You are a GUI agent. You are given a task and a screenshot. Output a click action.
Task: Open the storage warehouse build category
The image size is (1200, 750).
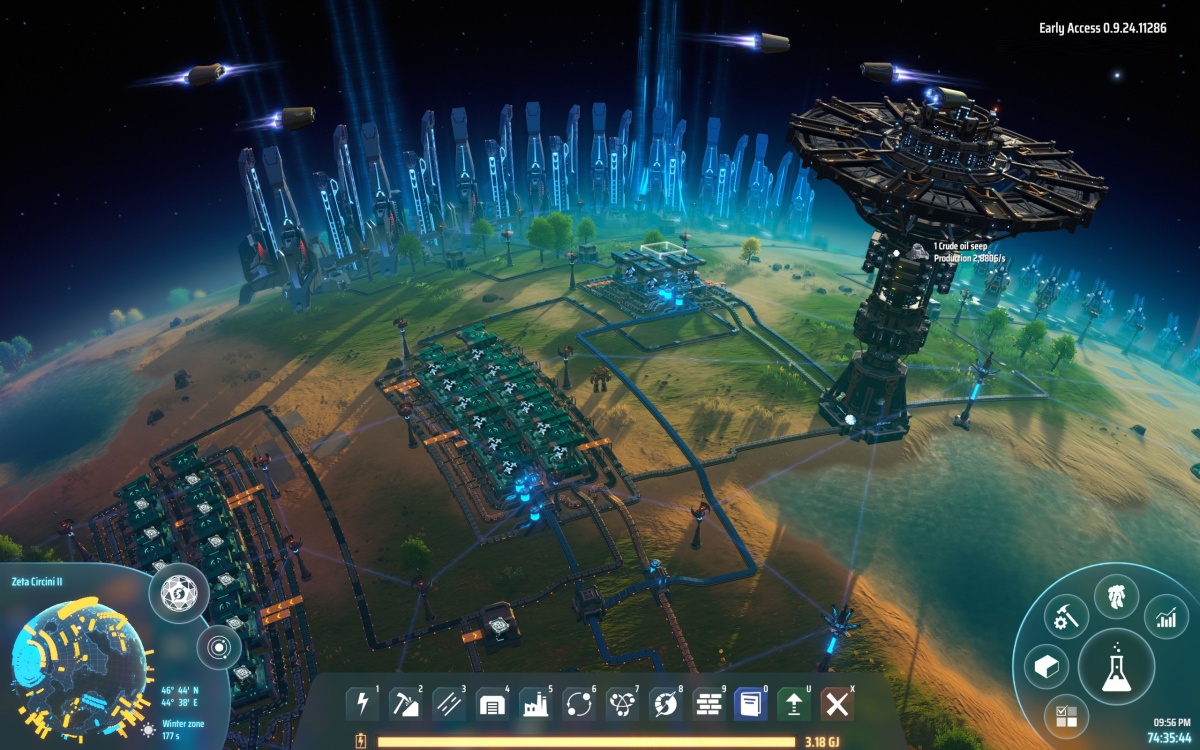pos(491,704)
